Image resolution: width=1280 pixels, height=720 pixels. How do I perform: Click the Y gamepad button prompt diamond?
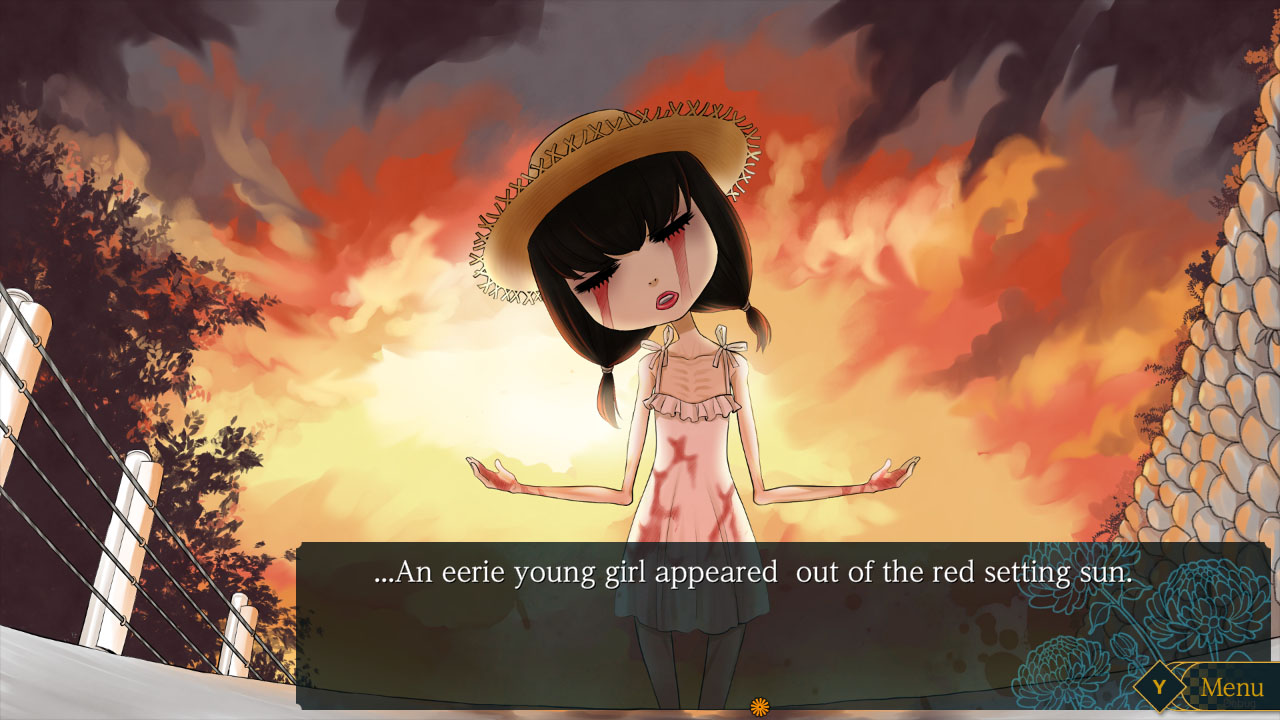(x=1160, y=686)
